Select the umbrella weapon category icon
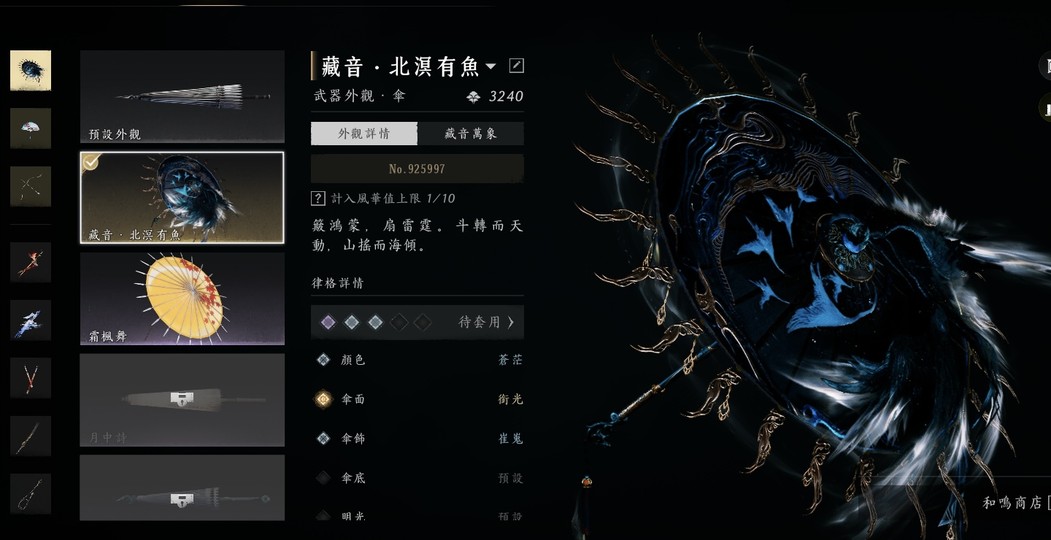 click(30, 71)
